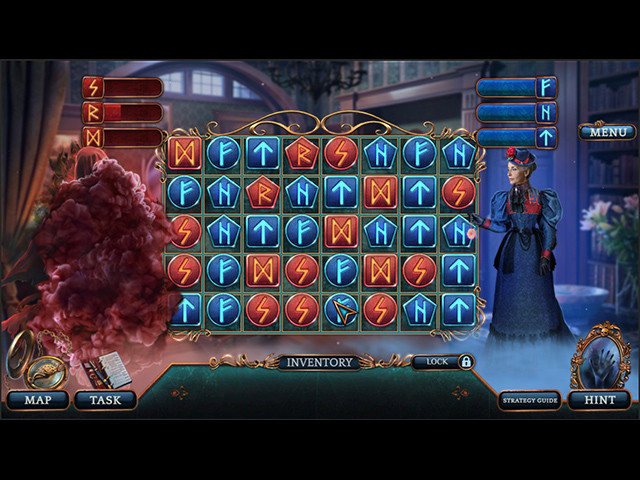Toggle the inventory LOCK
Screen dimensions: 640x480
pyautogui.click(x=443, y=362)
